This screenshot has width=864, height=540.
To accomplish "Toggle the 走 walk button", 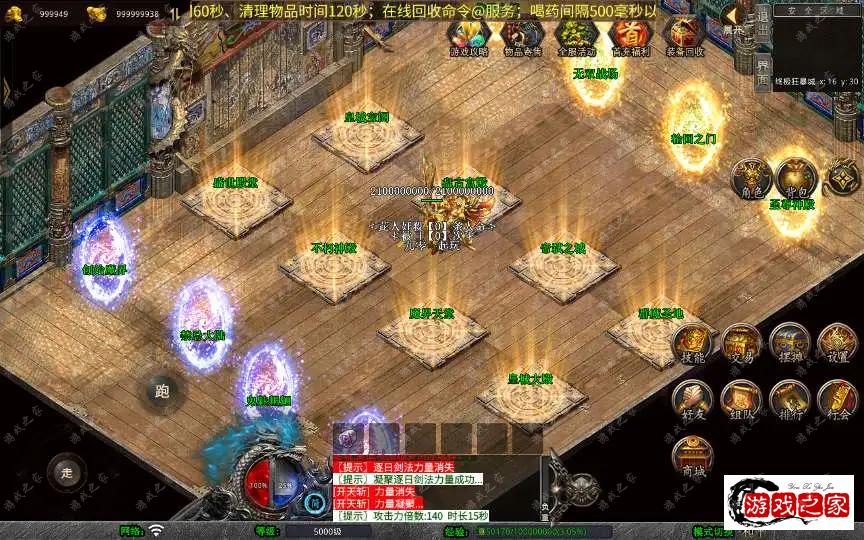I will click(x=68, y=471).
